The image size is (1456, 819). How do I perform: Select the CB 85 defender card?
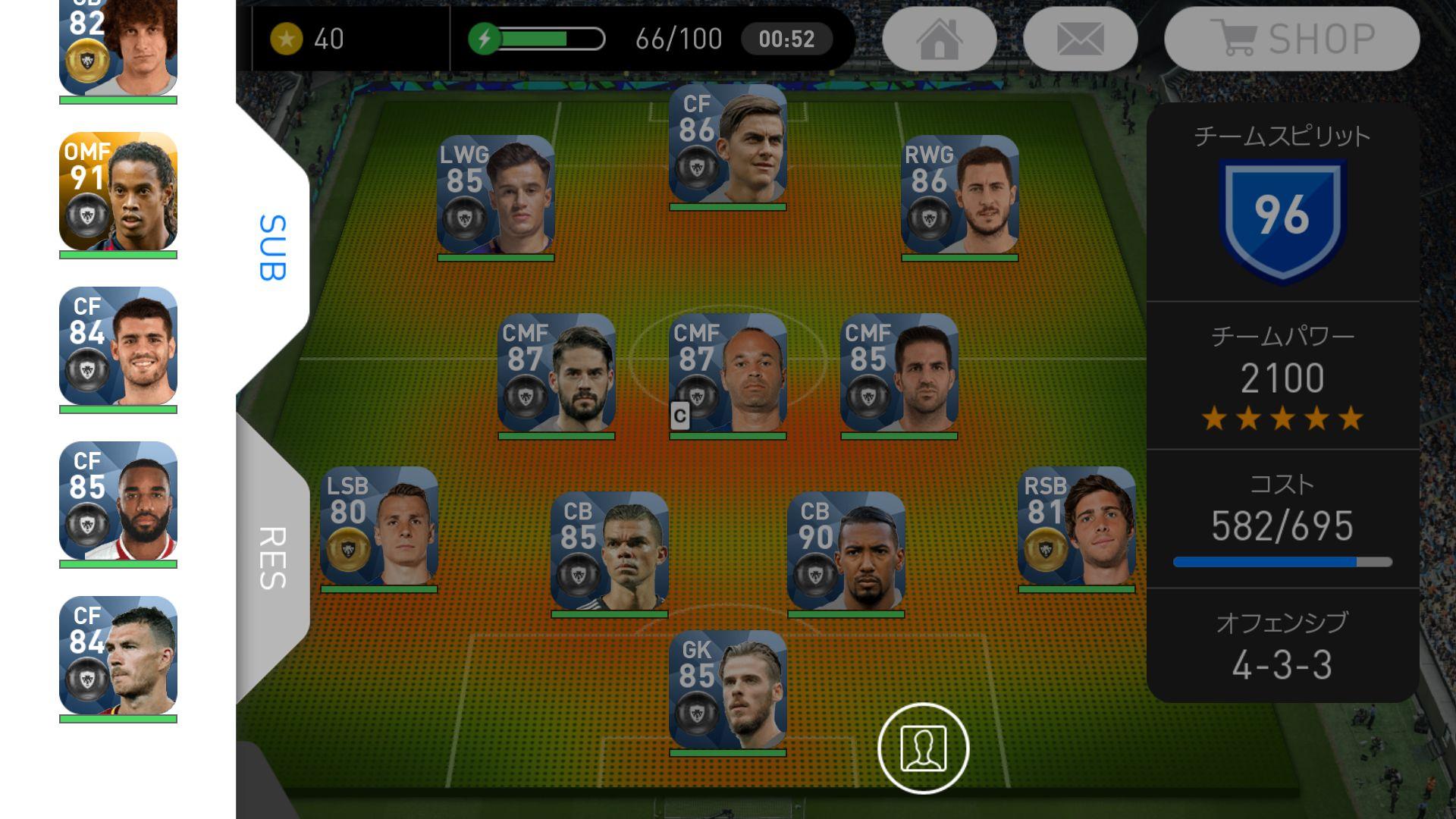610,551
